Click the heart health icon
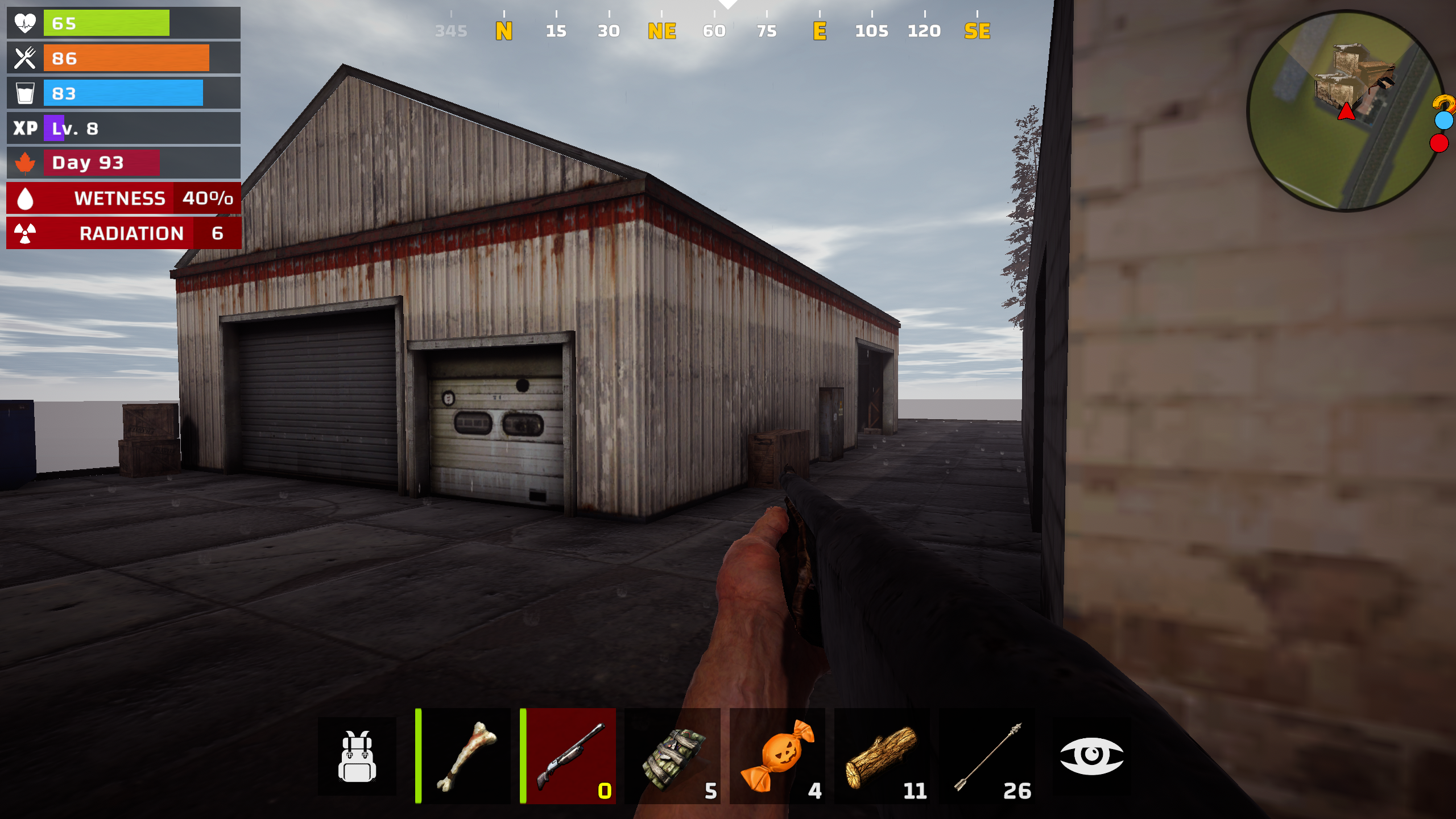The height and width of the screenshot is (819, 1456). pos(24,23)
